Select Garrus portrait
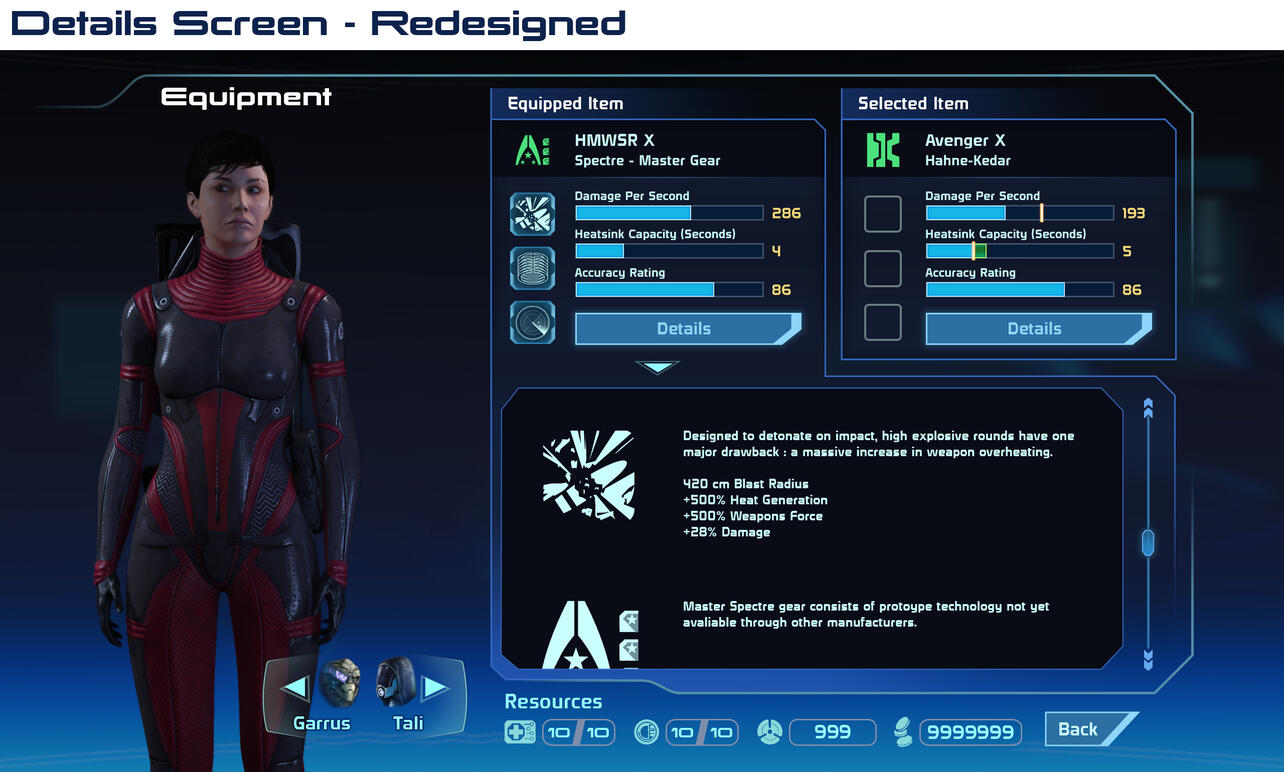Viewport: 1284px width, 772px height. [340, 684]
